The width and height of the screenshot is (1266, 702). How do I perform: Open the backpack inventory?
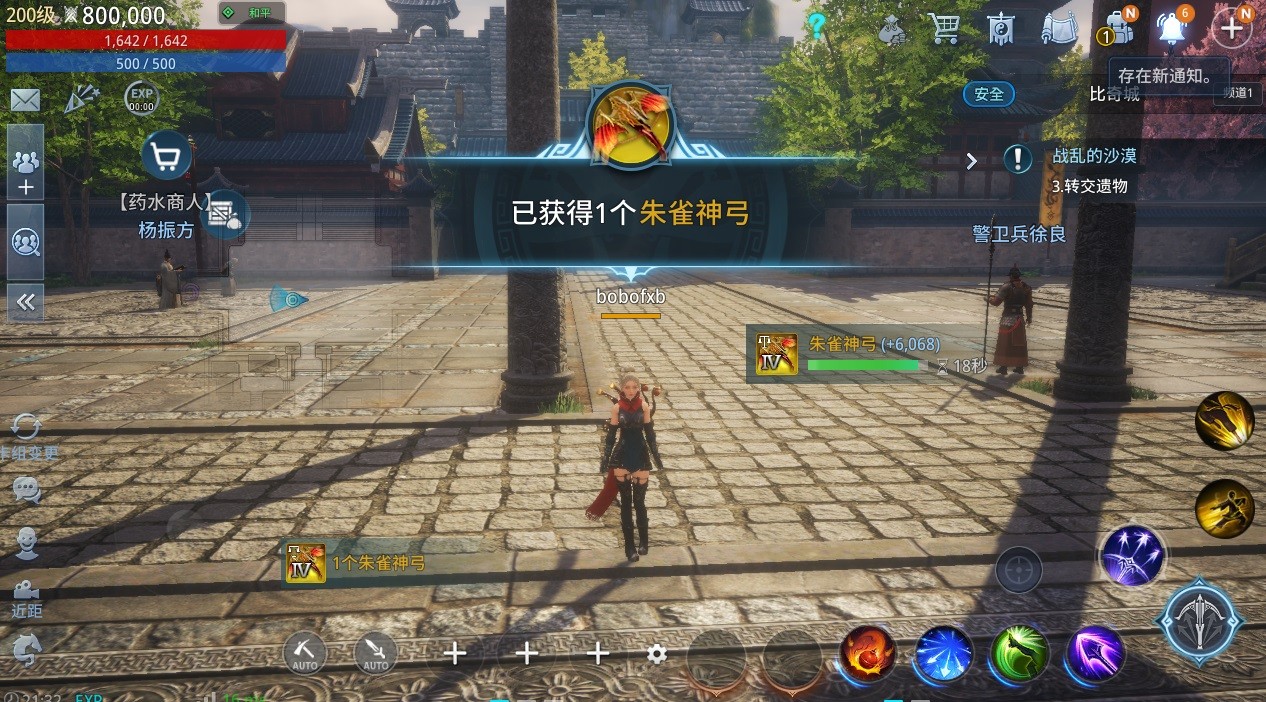point(1120,29)
